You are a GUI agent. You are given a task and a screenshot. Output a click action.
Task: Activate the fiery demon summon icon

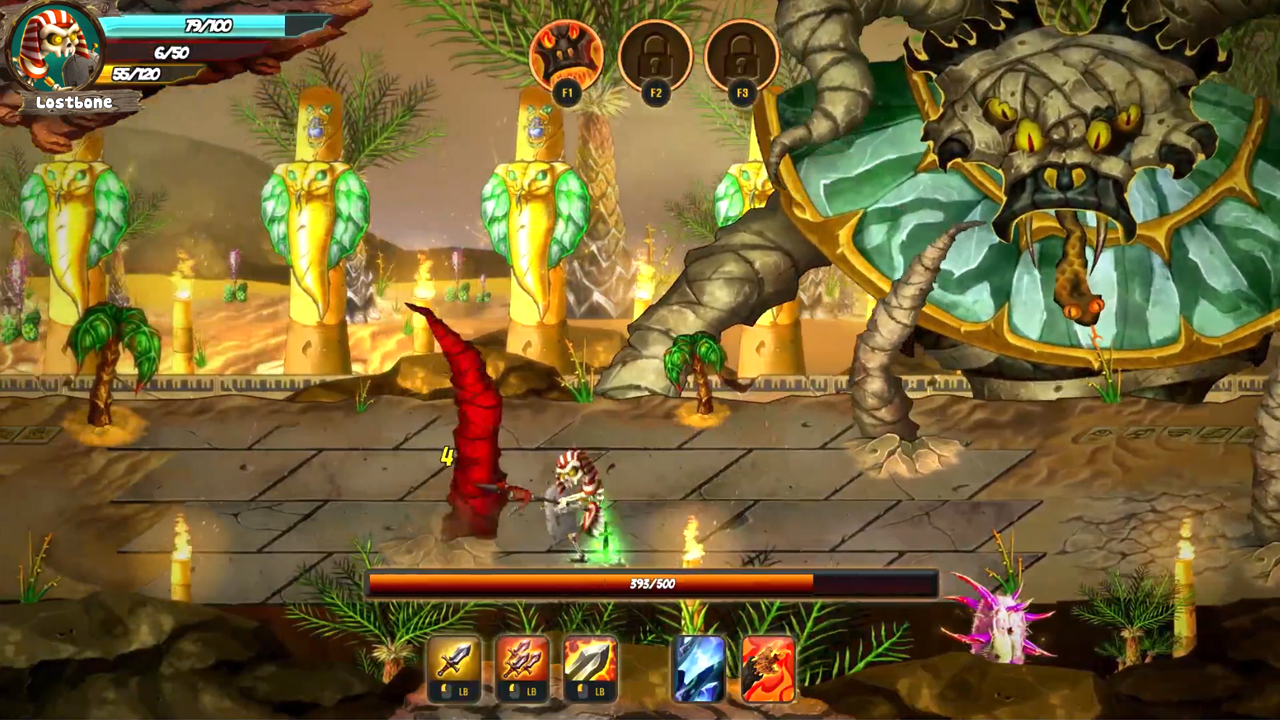tap(566, 56)
